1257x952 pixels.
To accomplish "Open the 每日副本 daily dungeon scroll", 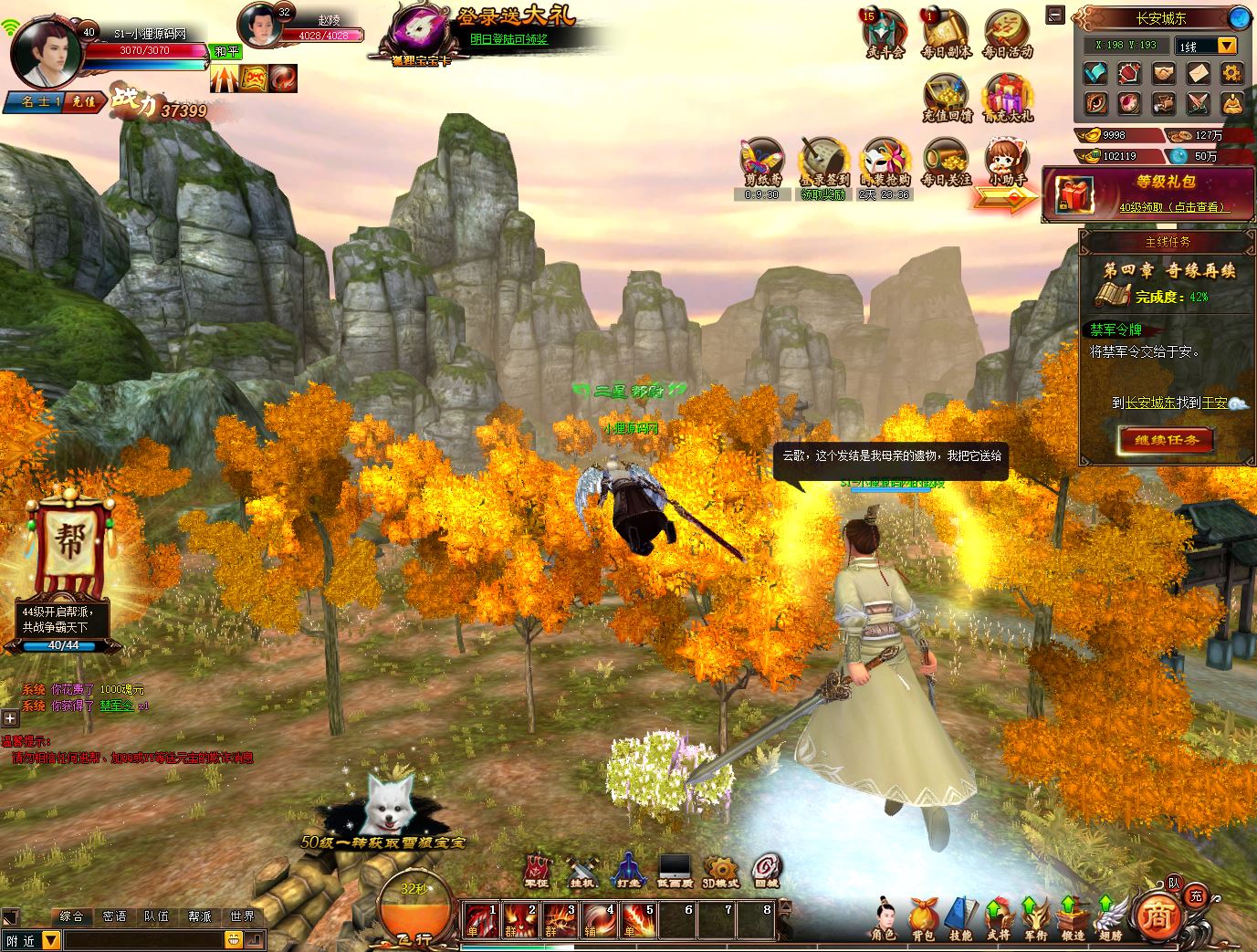I will click(x=947, y=34).
